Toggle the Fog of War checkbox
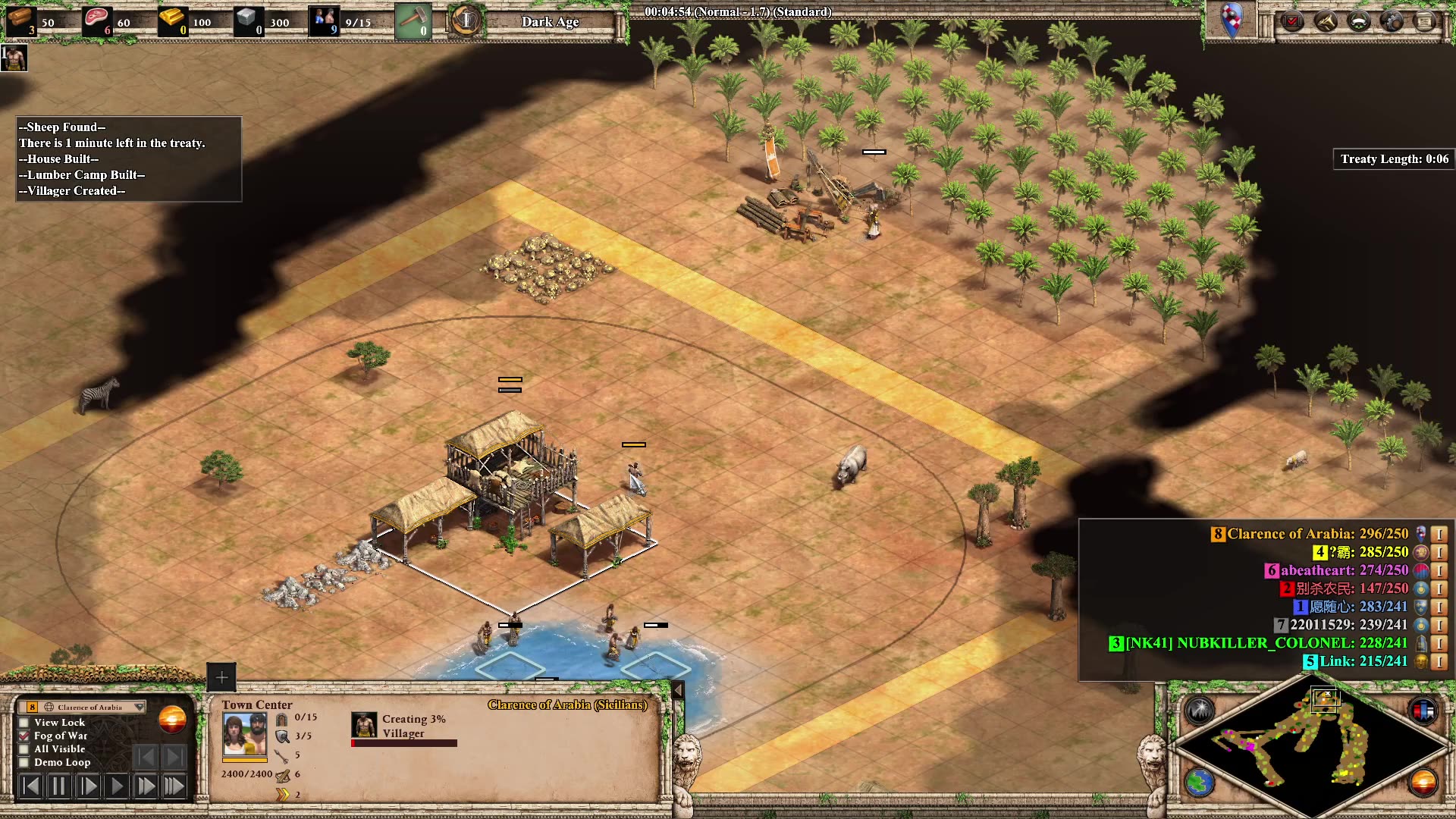The width and height of the screenshot is (1456, 819). 24,736
